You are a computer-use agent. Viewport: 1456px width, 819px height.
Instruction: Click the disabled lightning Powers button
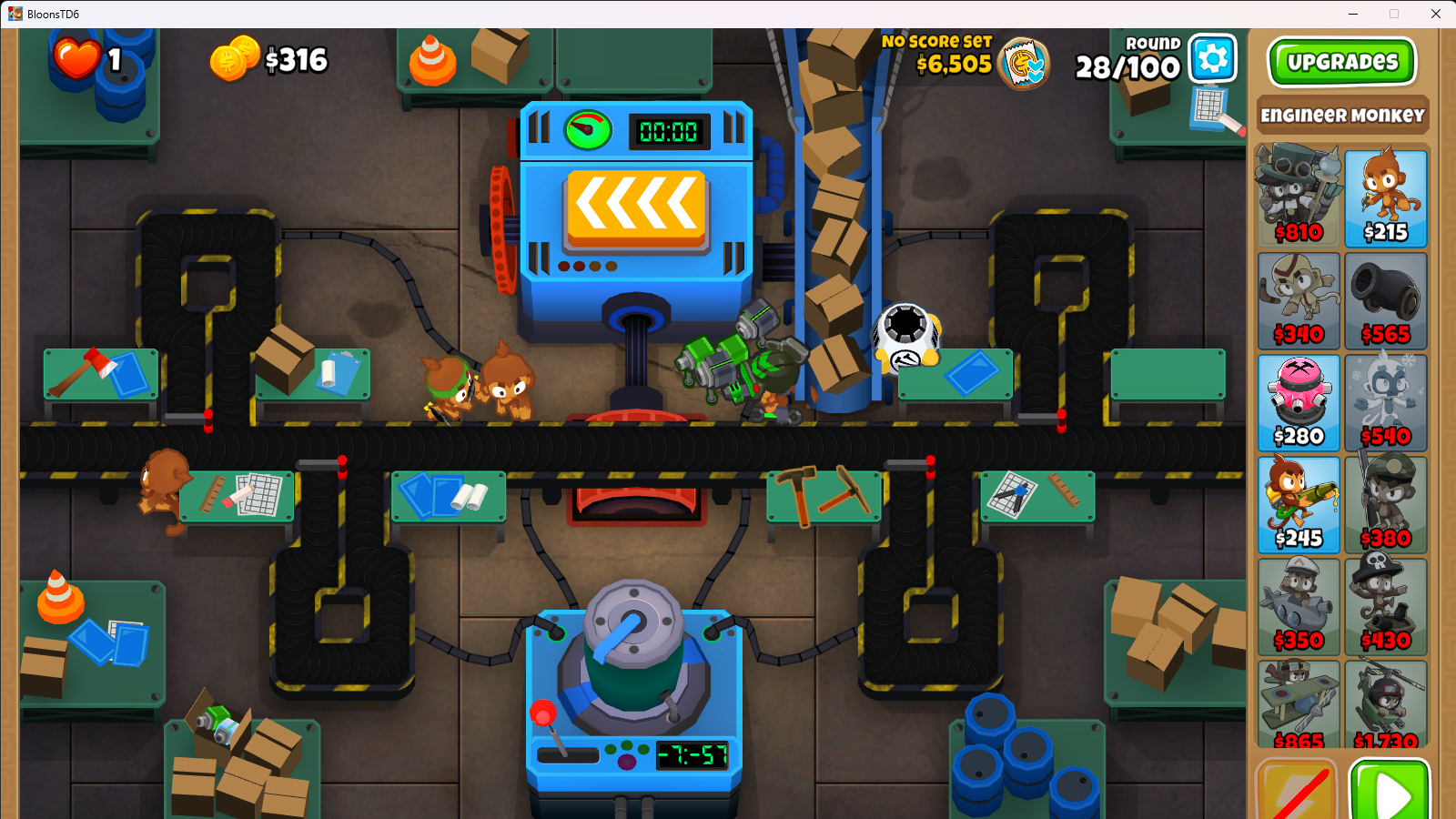[1297, 792]
